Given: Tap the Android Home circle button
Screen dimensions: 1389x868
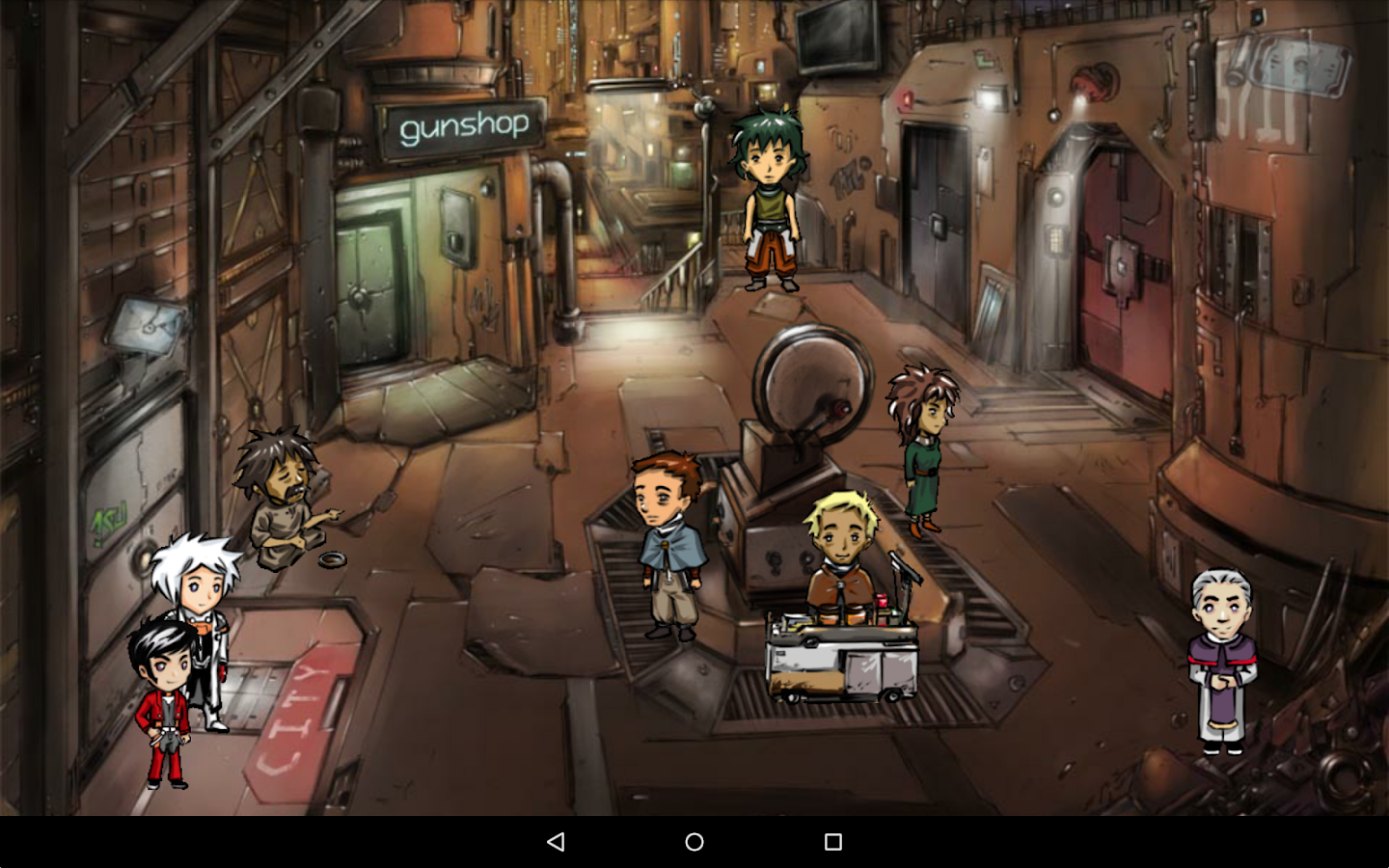Looking at the screenshot, I should point(694,841).
